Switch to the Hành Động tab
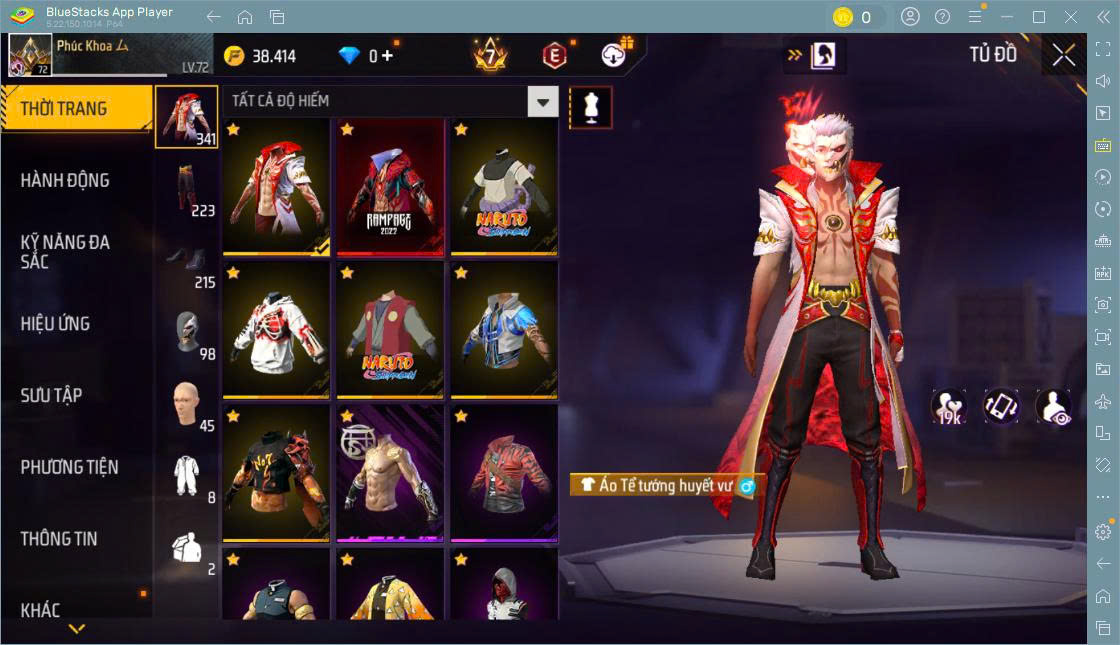Viewport: 1120px width, 645px height. click(66, 181)
